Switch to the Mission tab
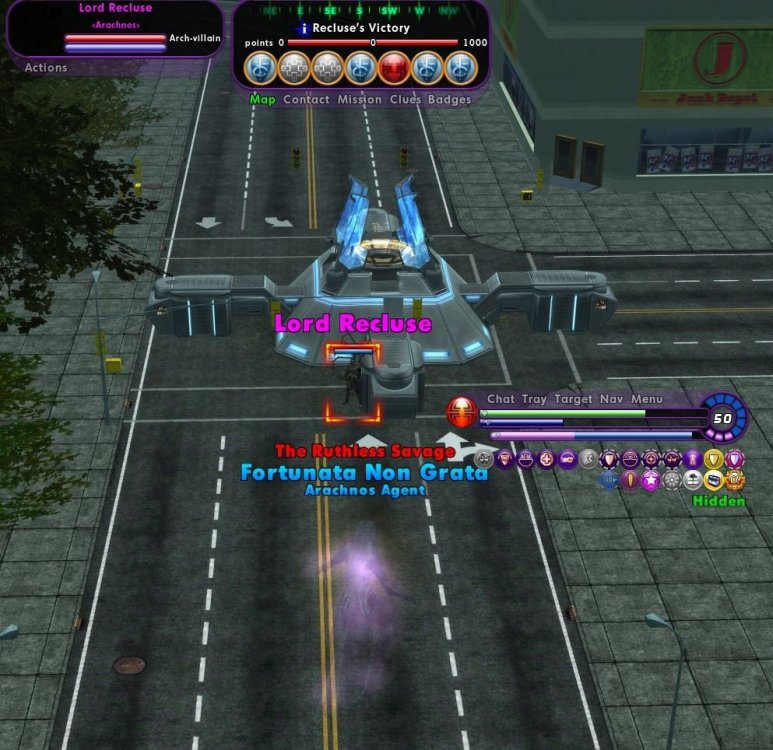 [359, 100]
